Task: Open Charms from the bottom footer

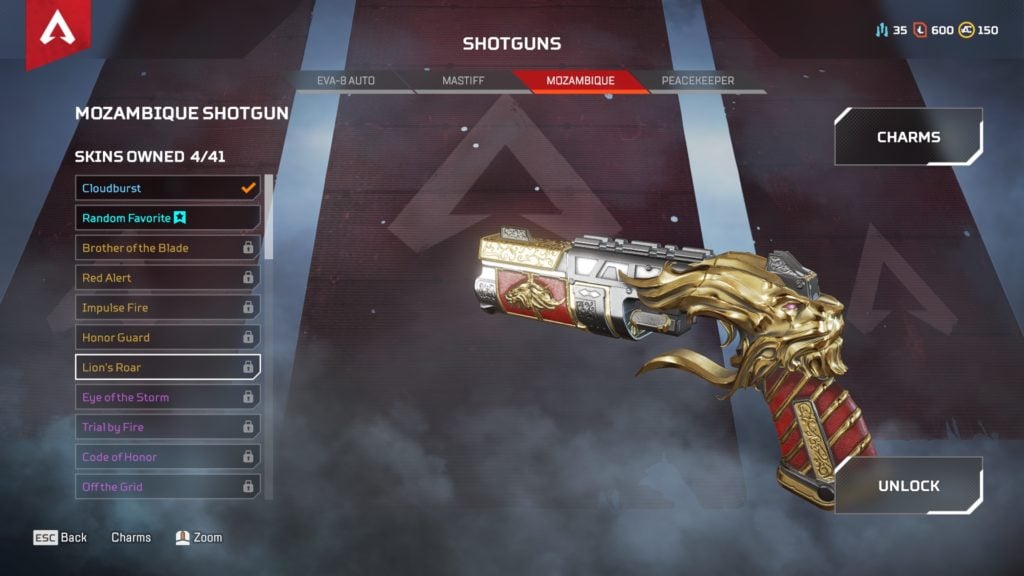Action: point(131,538)
